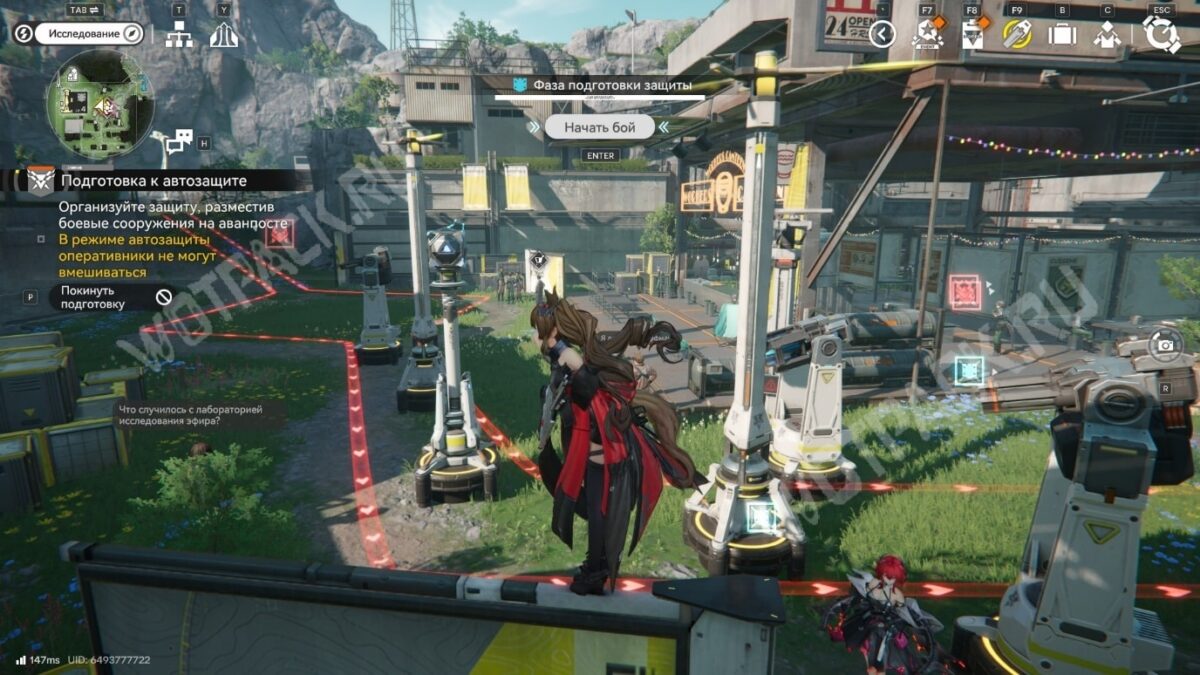Image resolution: width=1200 pixels, height=675 pixels.
Task: Open the briefcase inventory icon
Action: pos(1062,35)
